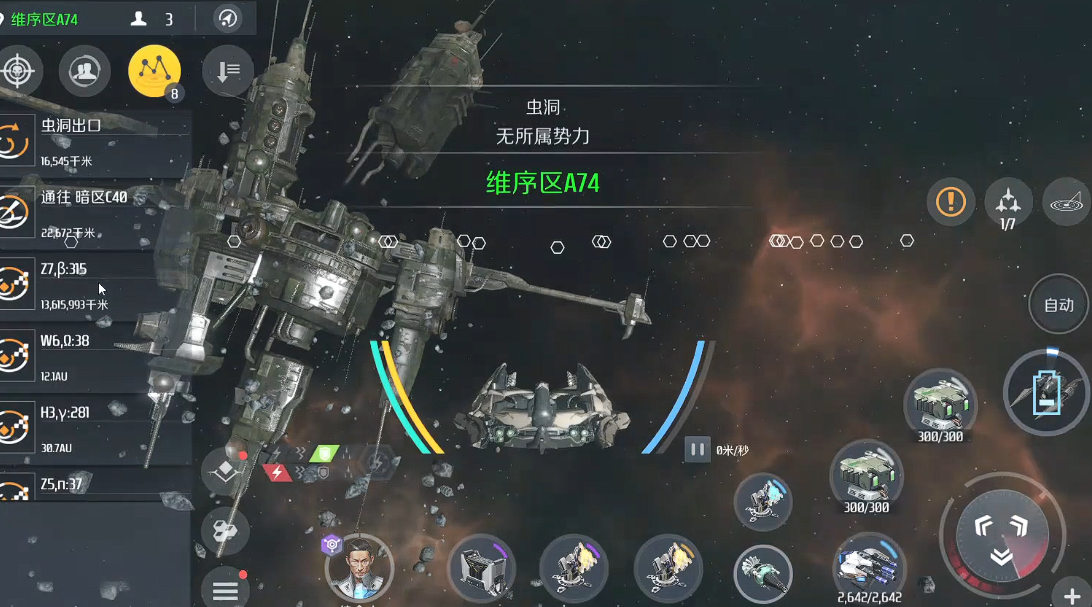Viewport: 1092px width, 607px height.
Task: Tap the pause button beside the speed readout
Action: tap(697, 450)
